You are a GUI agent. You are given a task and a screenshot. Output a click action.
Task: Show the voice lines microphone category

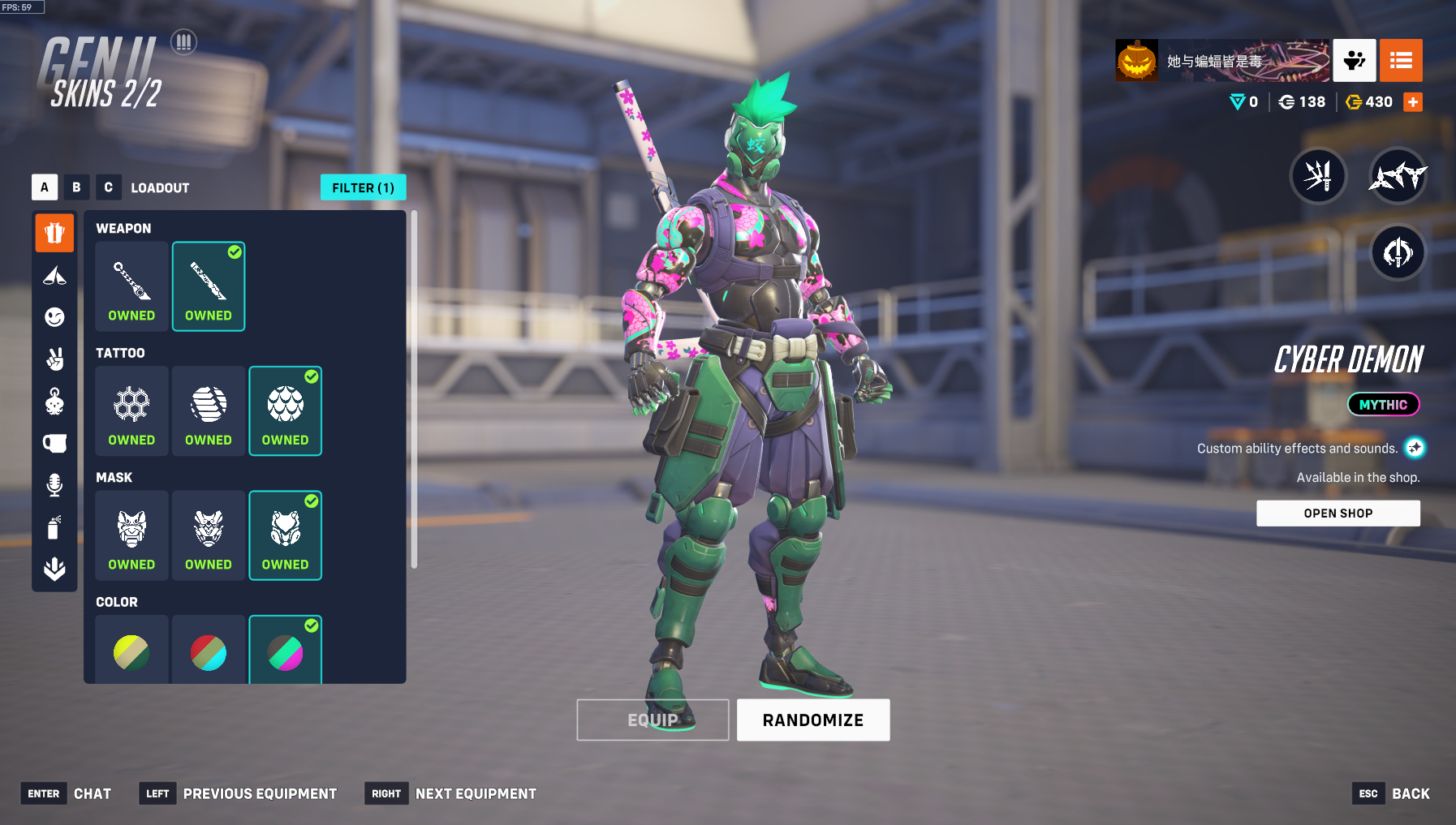54,485
